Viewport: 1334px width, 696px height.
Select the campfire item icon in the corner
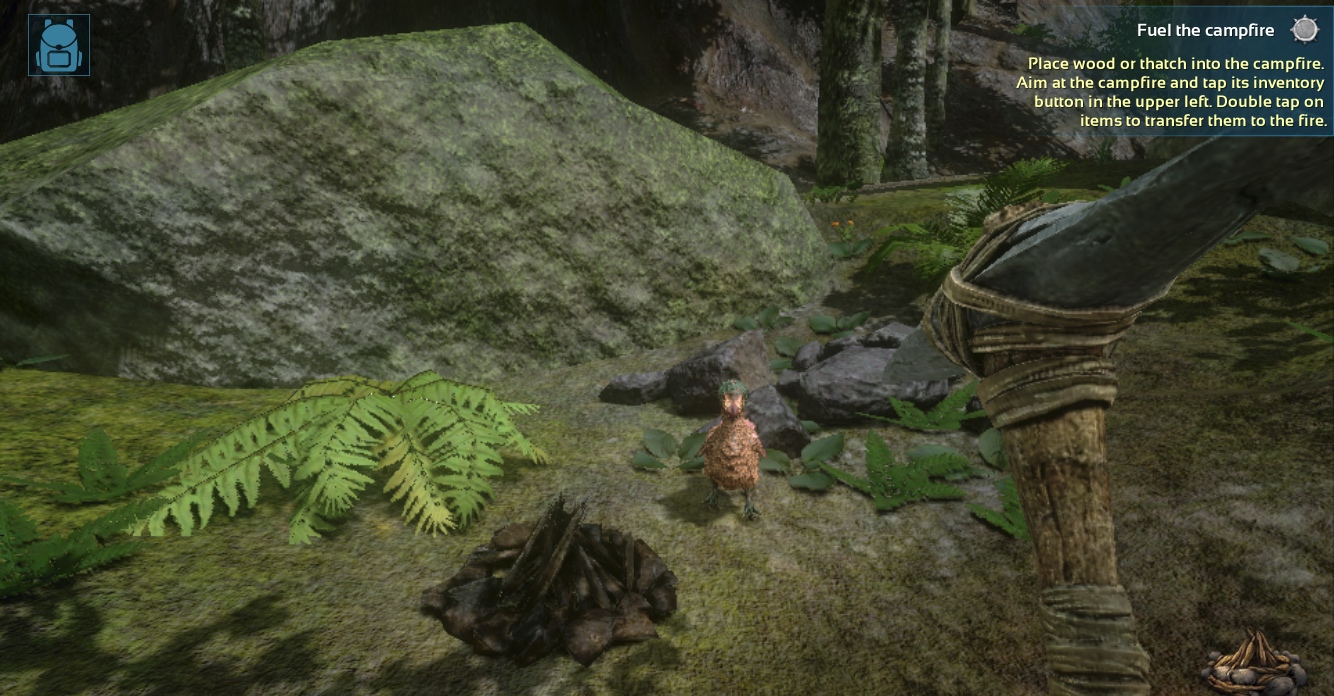[x=1253, y=663]
